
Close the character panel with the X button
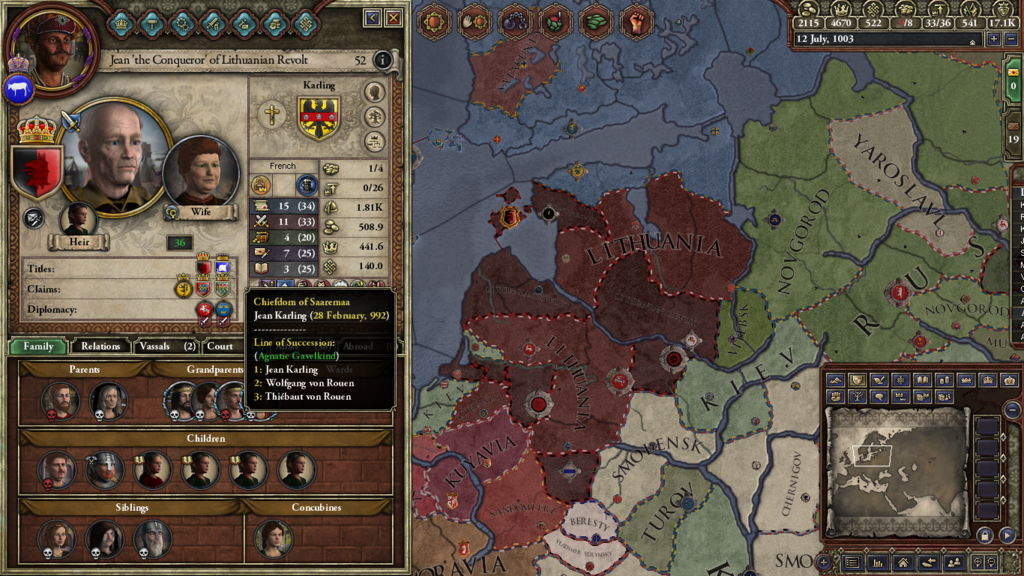click(x=394, y=18)
